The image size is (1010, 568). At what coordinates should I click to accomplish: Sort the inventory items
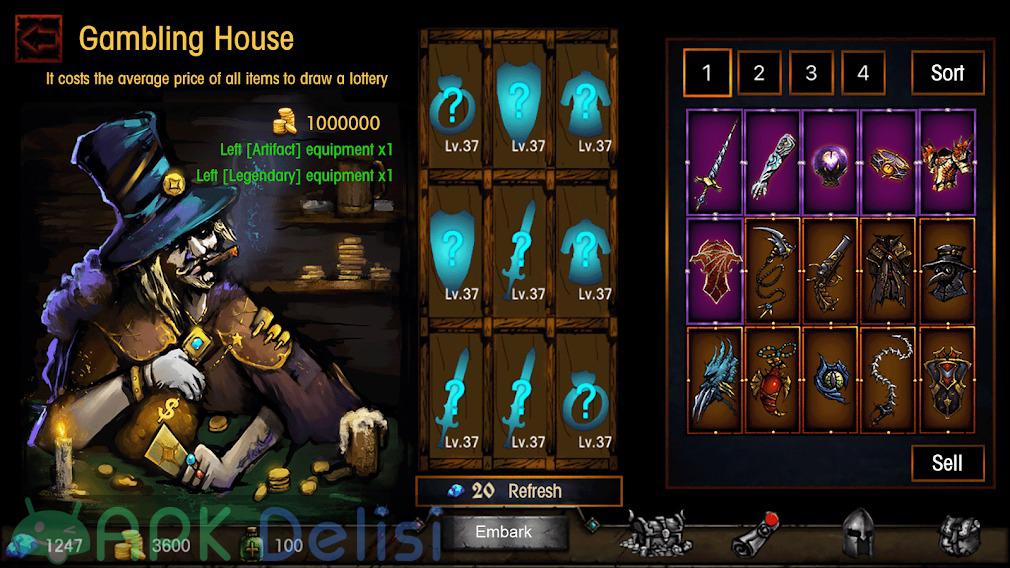coord(947,73)
